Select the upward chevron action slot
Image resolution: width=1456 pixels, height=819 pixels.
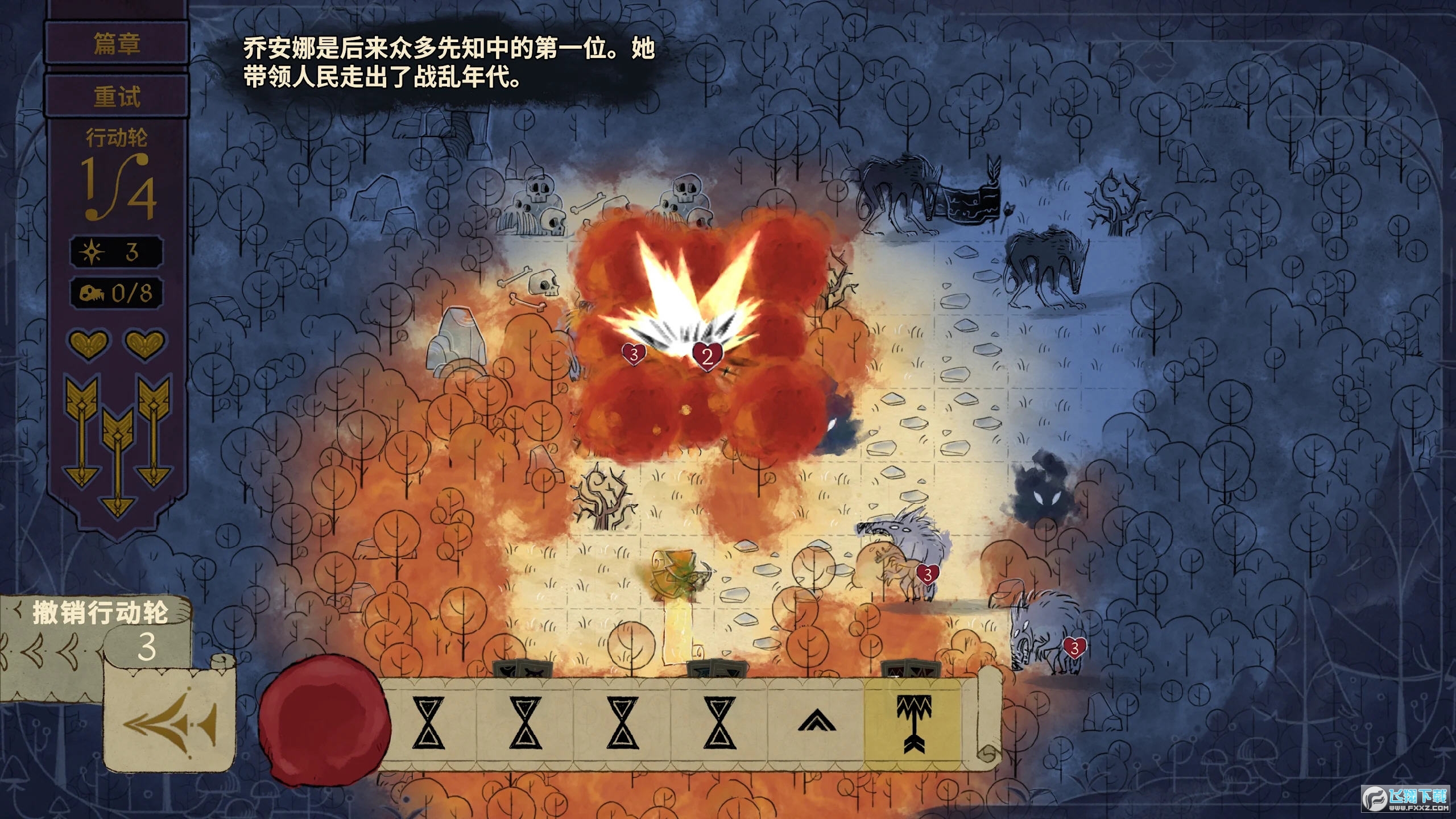pyautogui.click(x=816, y=722)
